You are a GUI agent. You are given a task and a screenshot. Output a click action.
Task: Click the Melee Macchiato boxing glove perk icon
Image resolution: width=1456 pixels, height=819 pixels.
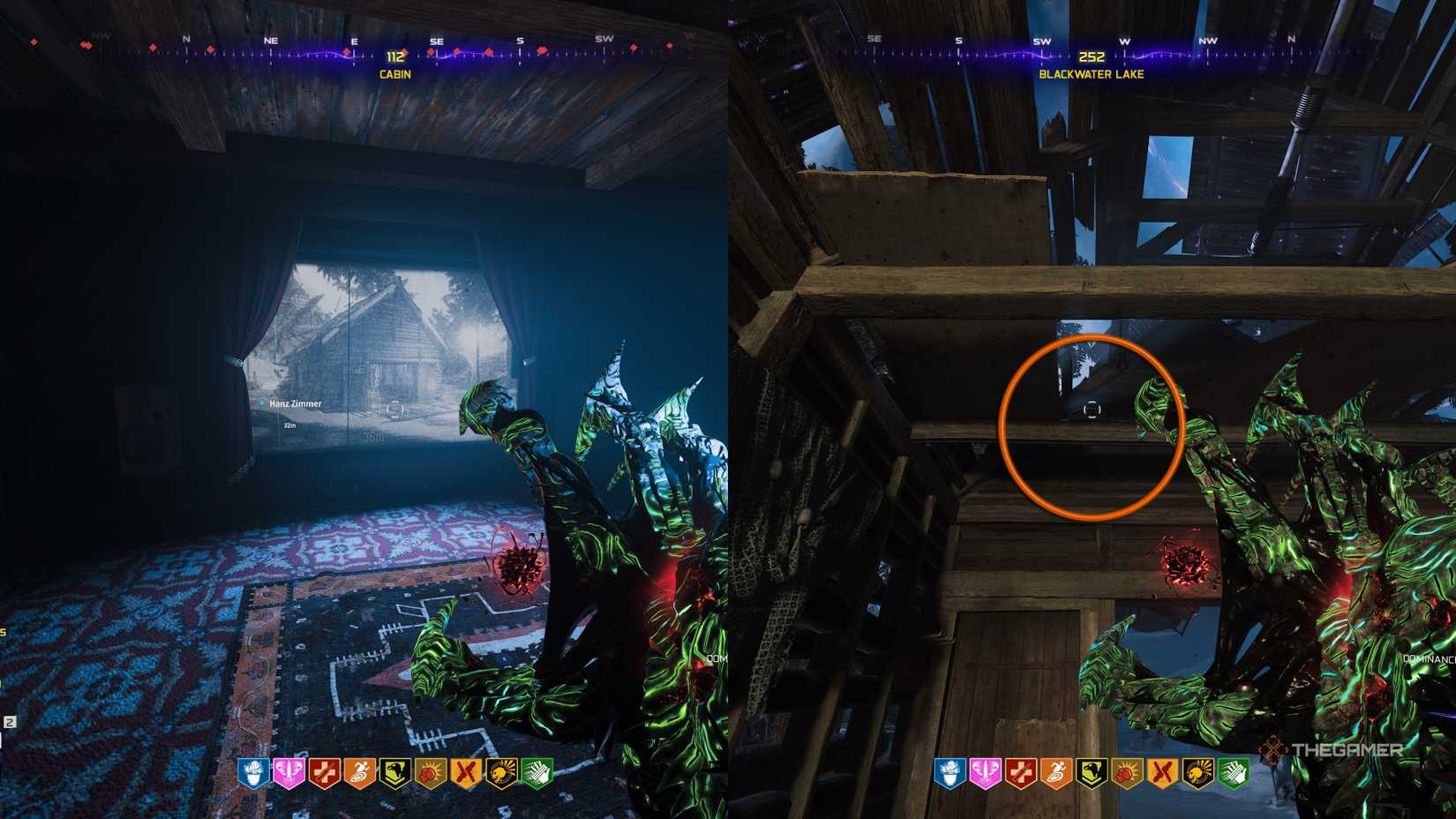point(432,772)
